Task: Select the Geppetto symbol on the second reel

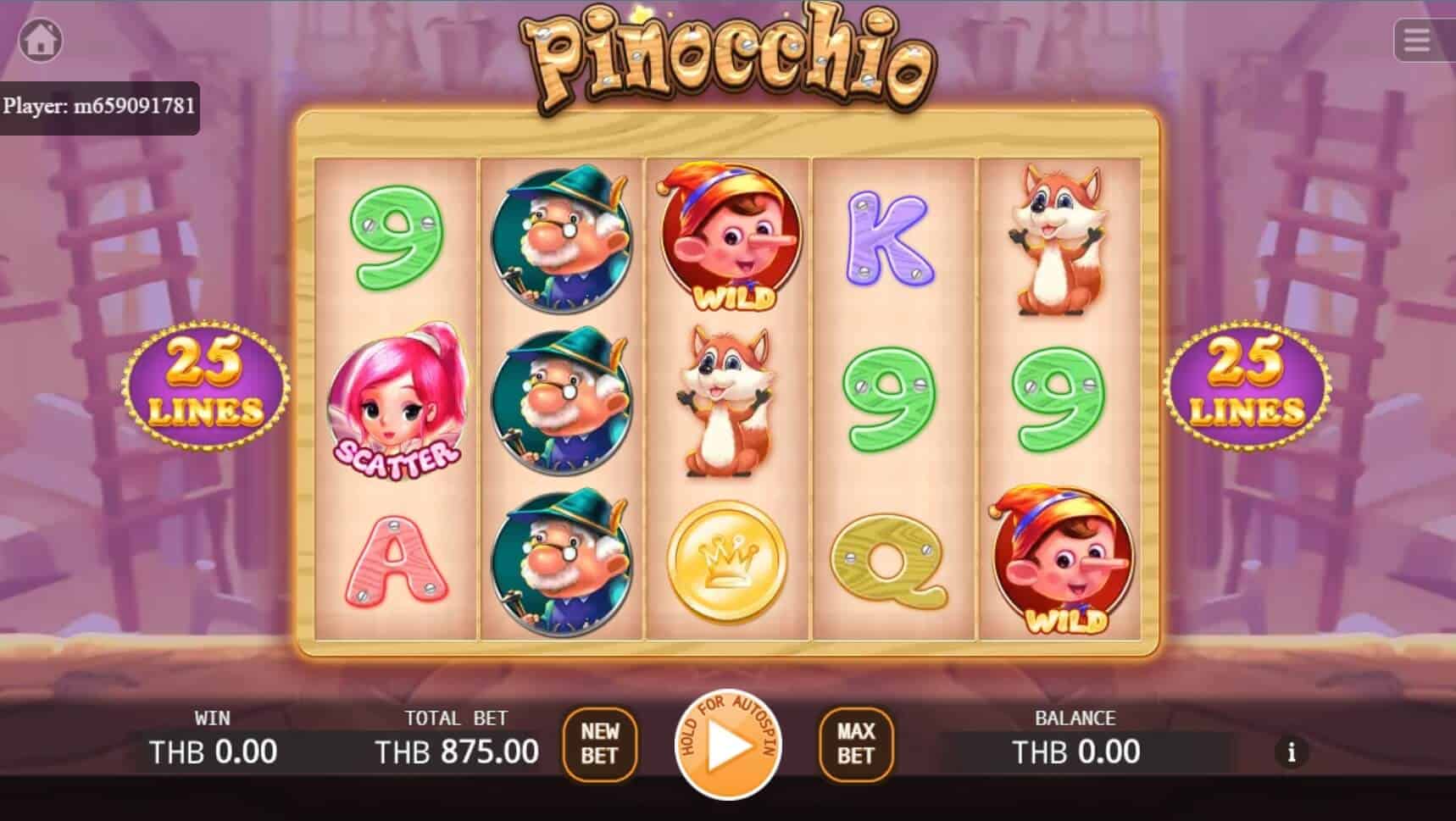Action: point(560,398)
